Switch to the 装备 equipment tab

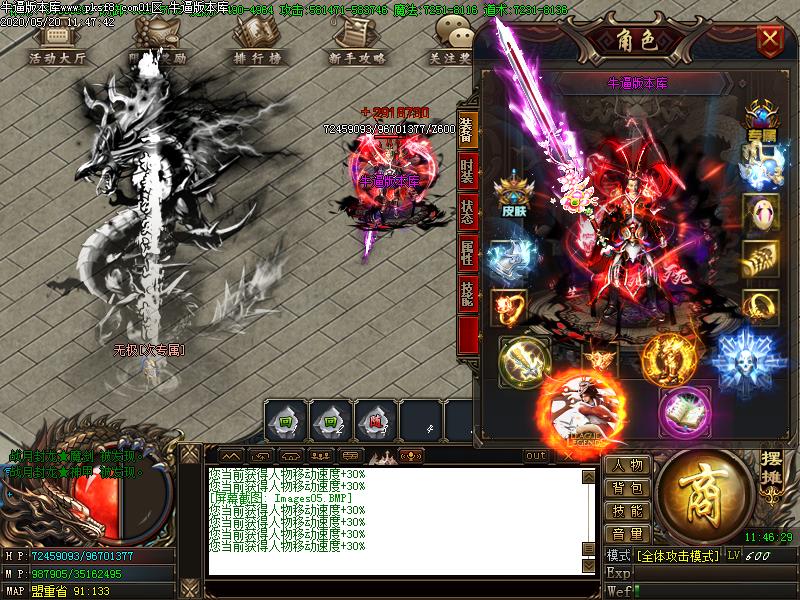467,127
